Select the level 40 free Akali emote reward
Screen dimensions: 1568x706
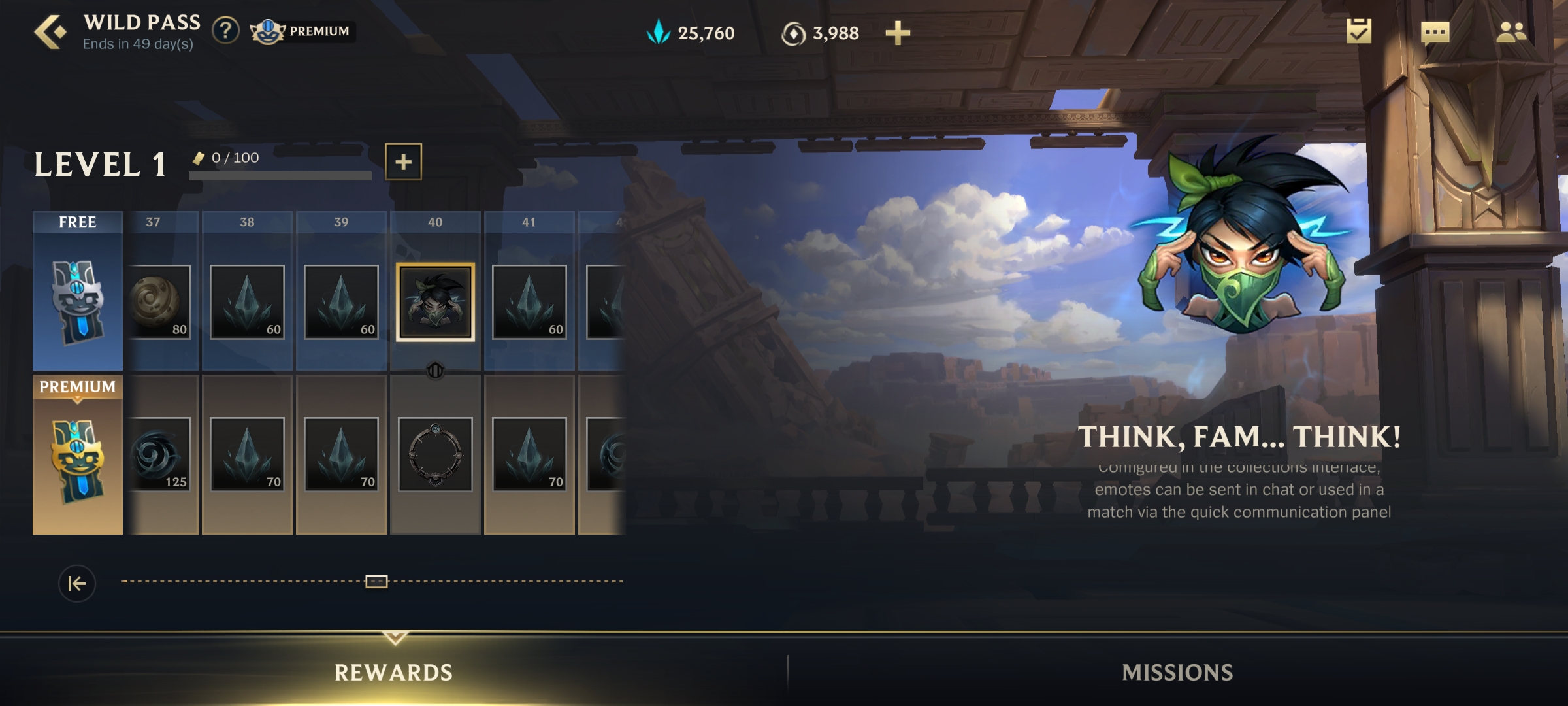click(x=435, y=302)
